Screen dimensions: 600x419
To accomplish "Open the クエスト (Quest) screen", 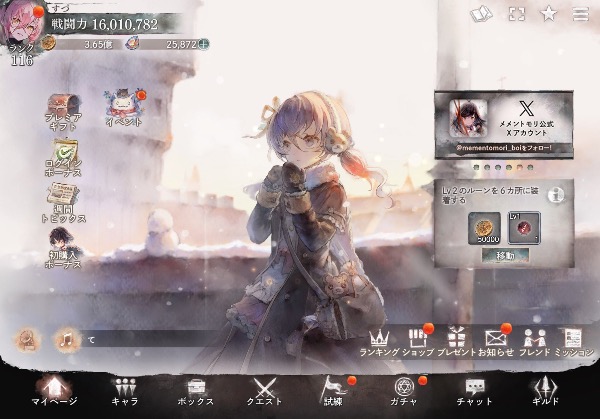I will coord(265,392).
